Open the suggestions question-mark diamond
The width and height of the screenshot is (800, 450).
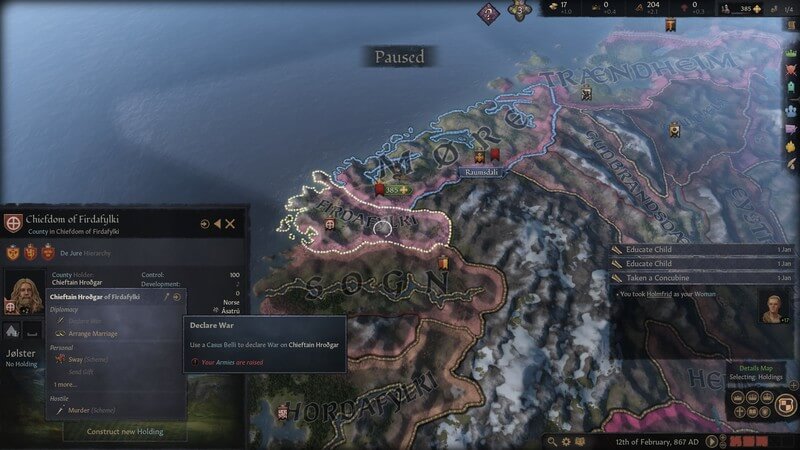click(489, 13)
